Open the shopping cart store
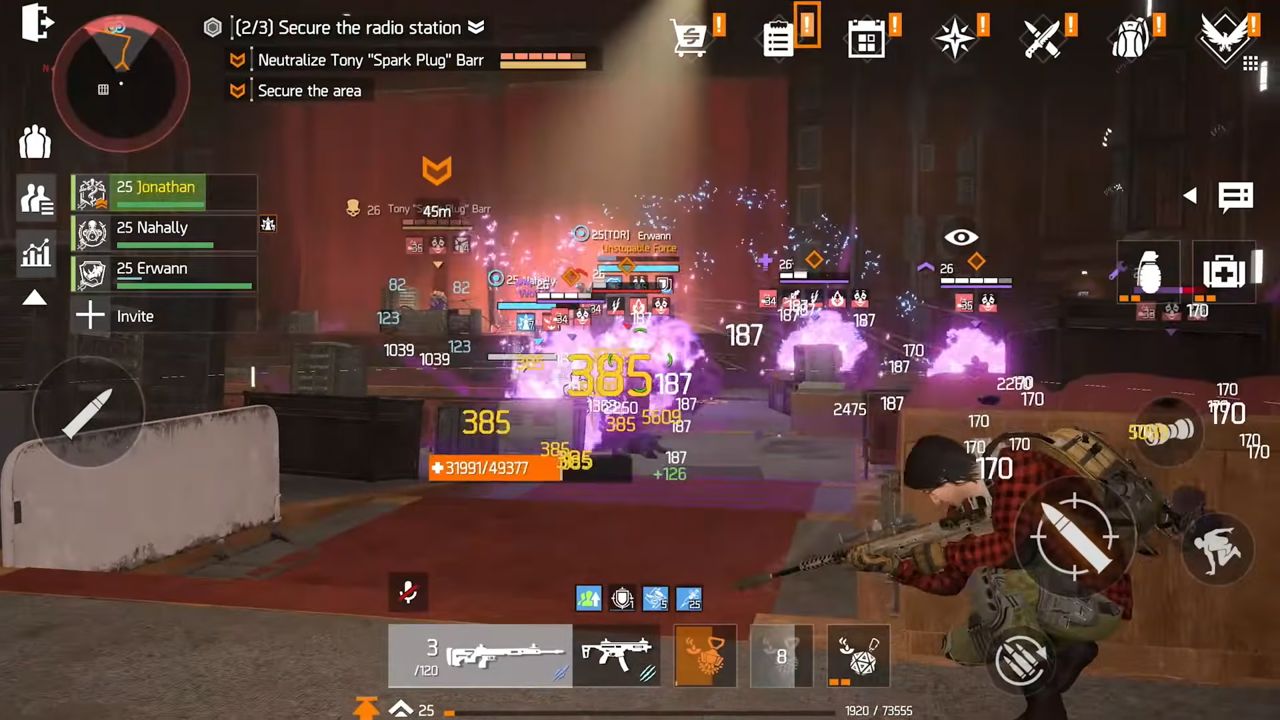 (x=690, y=38)
